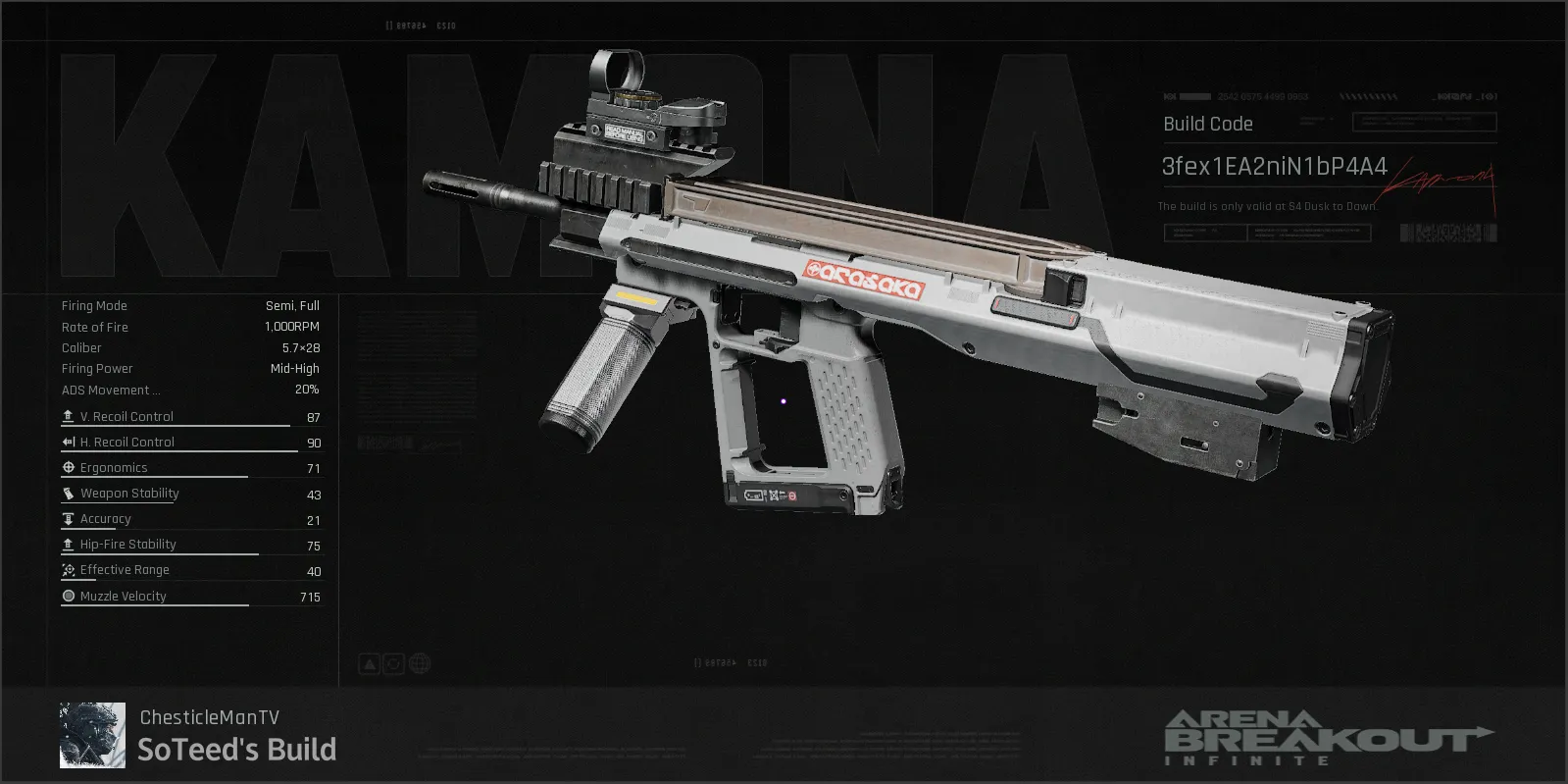The width and height of the screenshot is (1568, 784).
Task: Click the rotate view icon at the panel bottom
Action: (394, 663)
